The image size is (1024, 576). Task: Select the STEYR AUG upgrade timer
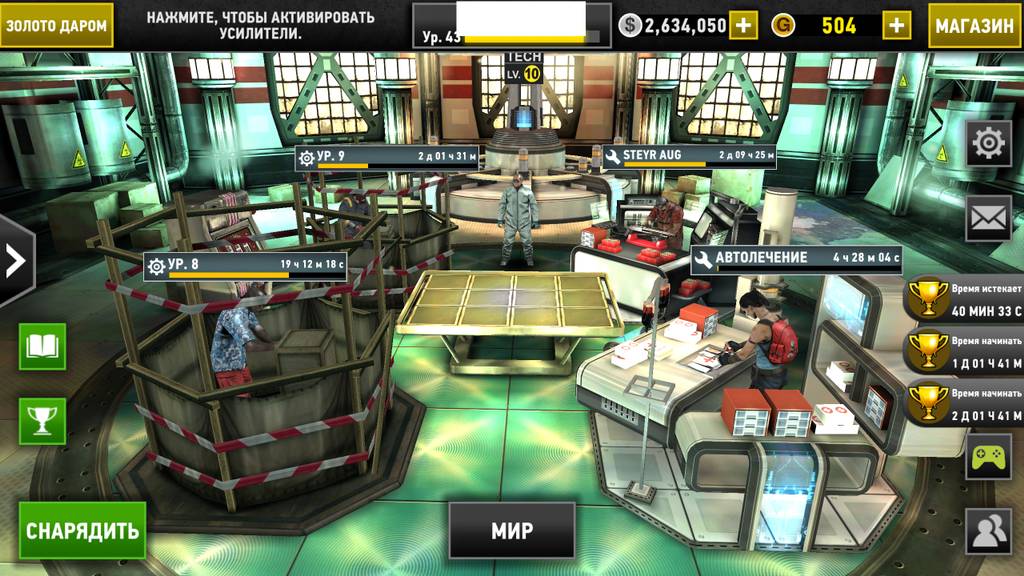tap(688, 157)
